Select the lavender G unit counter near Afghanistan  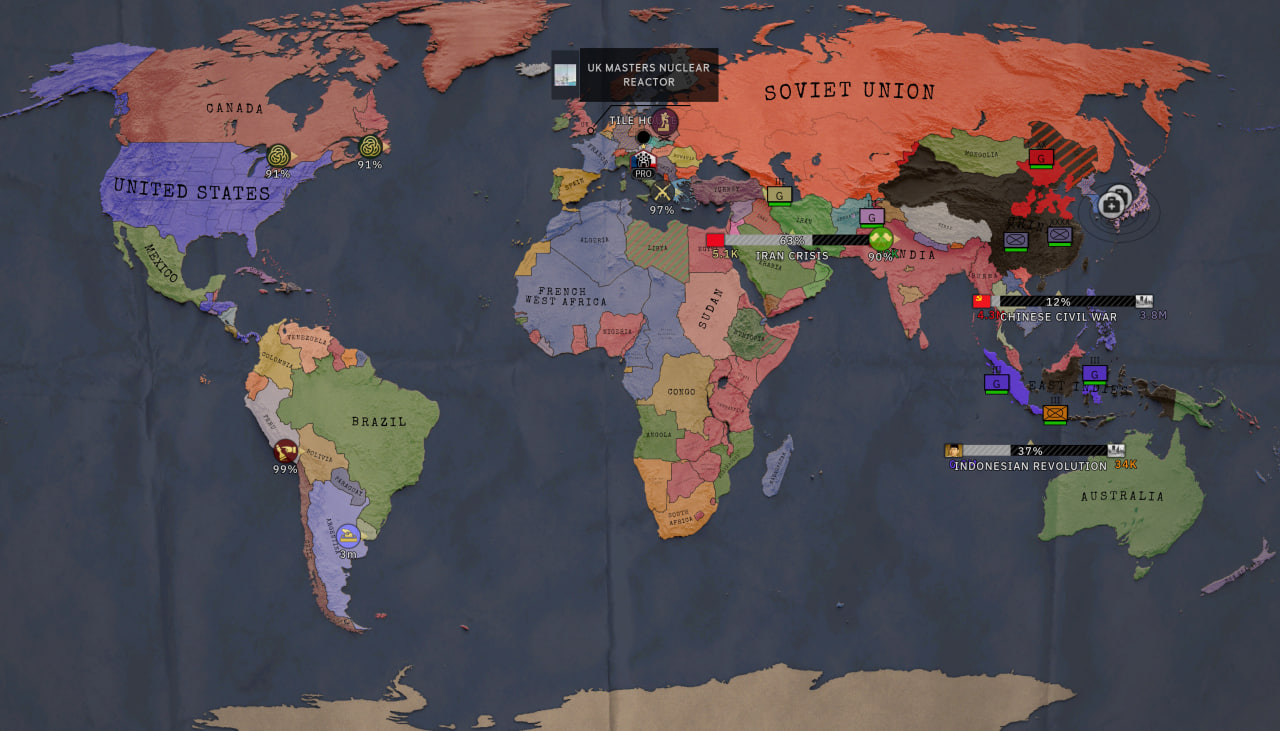tap(872, 216)
